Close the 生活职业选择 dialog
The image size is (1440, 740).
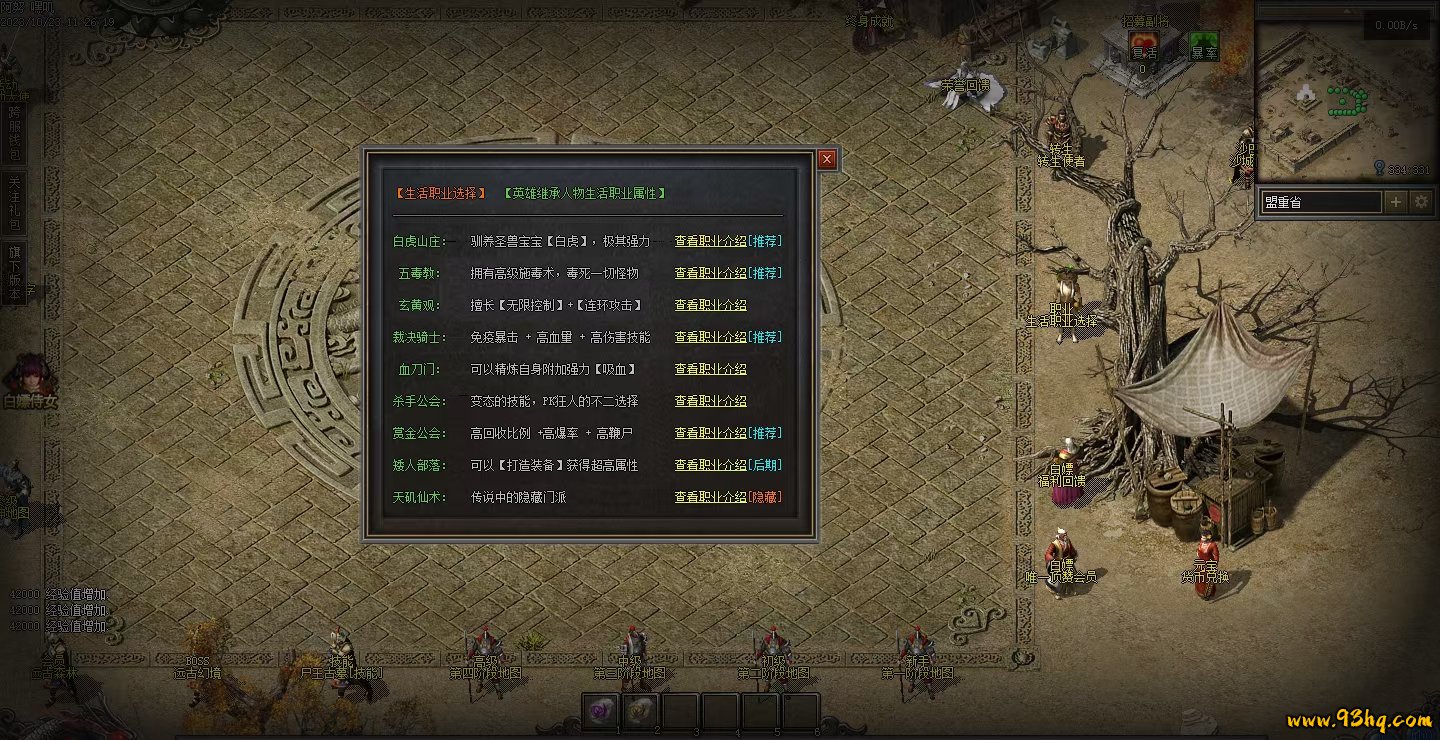click(826, 159)
